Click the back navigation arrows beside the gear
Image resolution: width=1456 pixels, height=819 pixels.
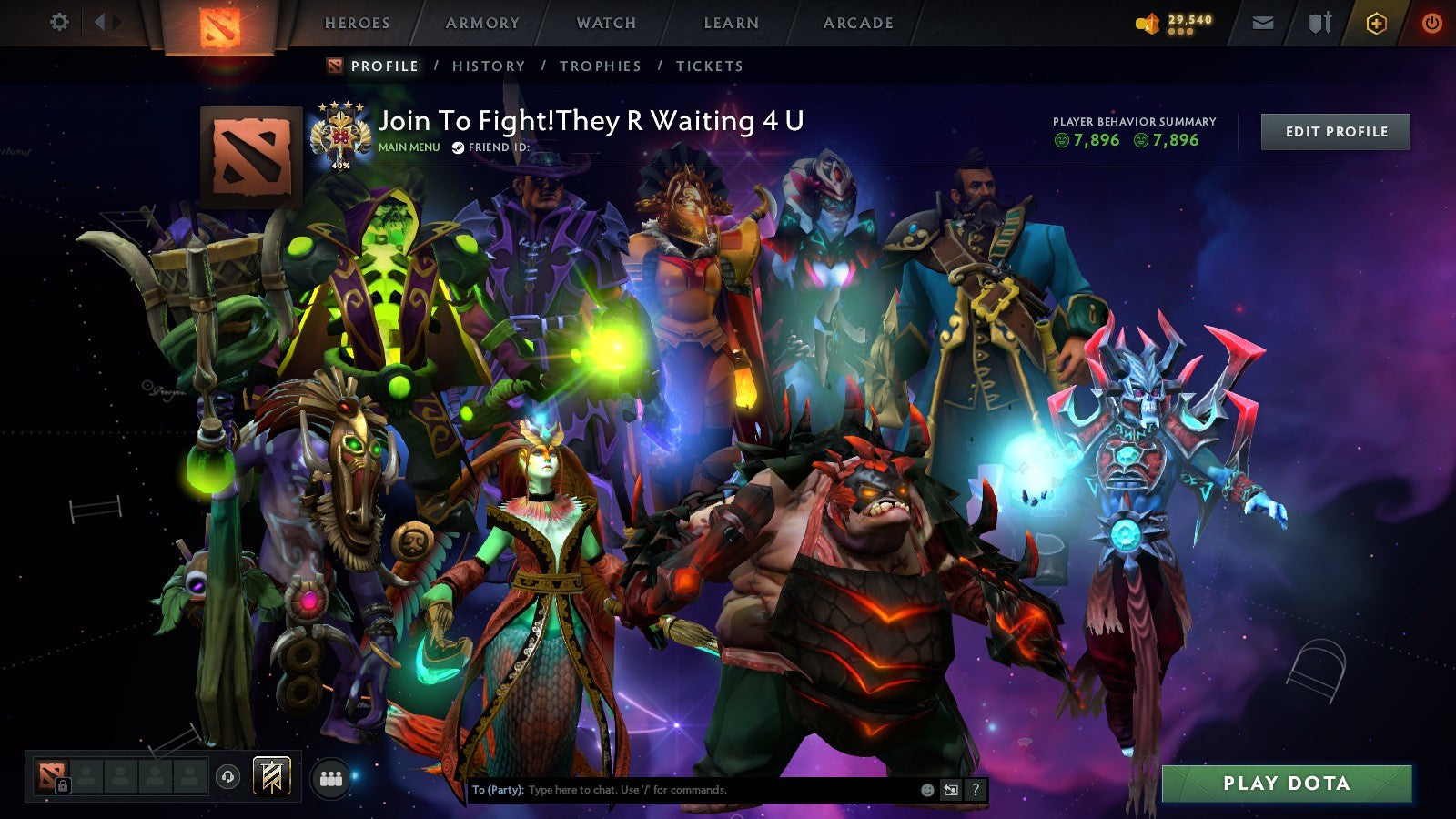click(106, 20)
